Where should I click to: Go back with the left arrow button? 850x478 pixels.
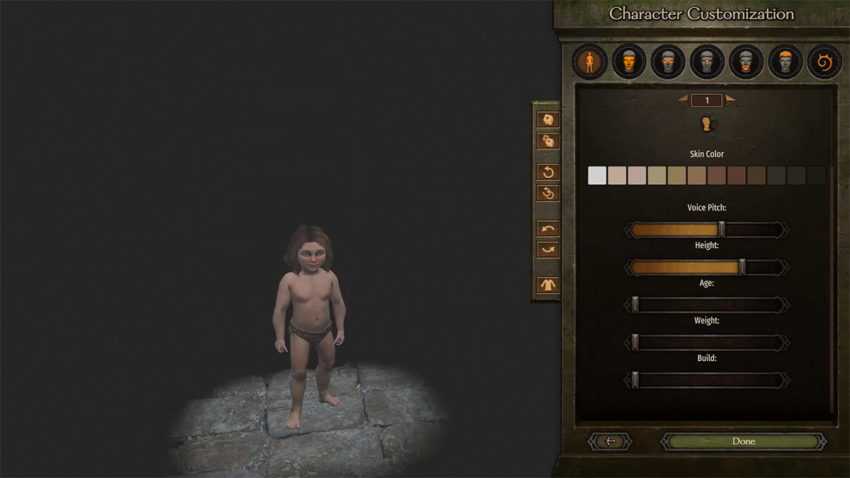pyautogui.click(x=611, y=441)
